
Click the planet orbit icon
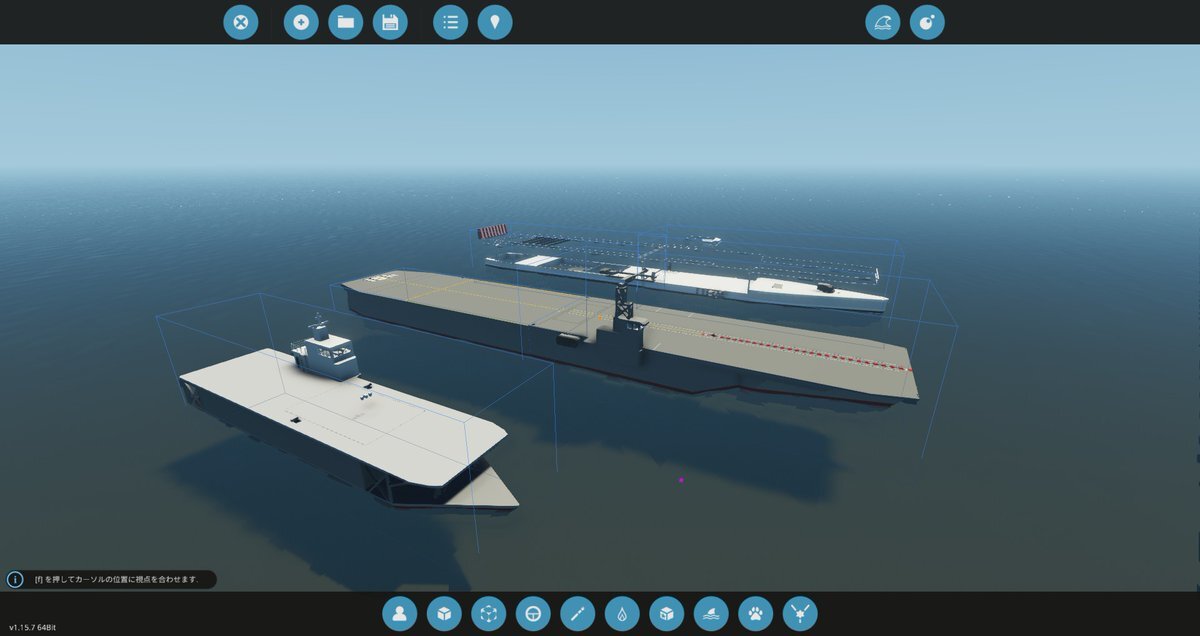click(x=927, y=22)
